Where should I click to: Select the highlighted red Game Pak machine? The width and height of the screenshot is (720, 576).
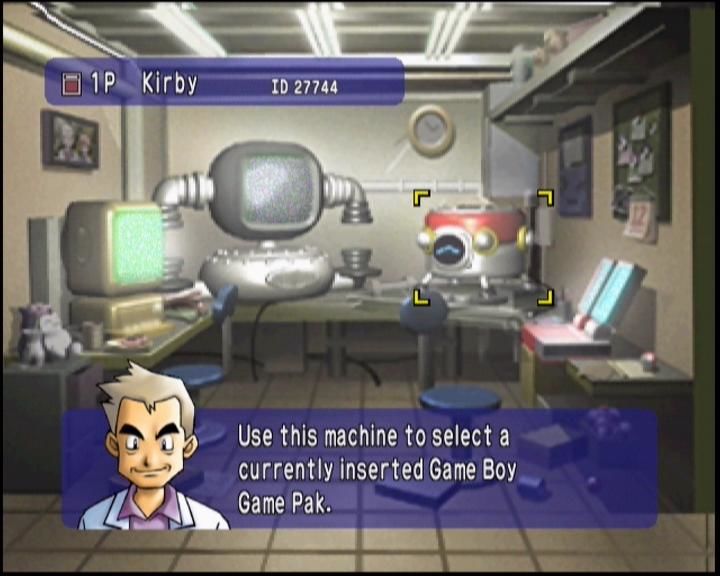482,245
